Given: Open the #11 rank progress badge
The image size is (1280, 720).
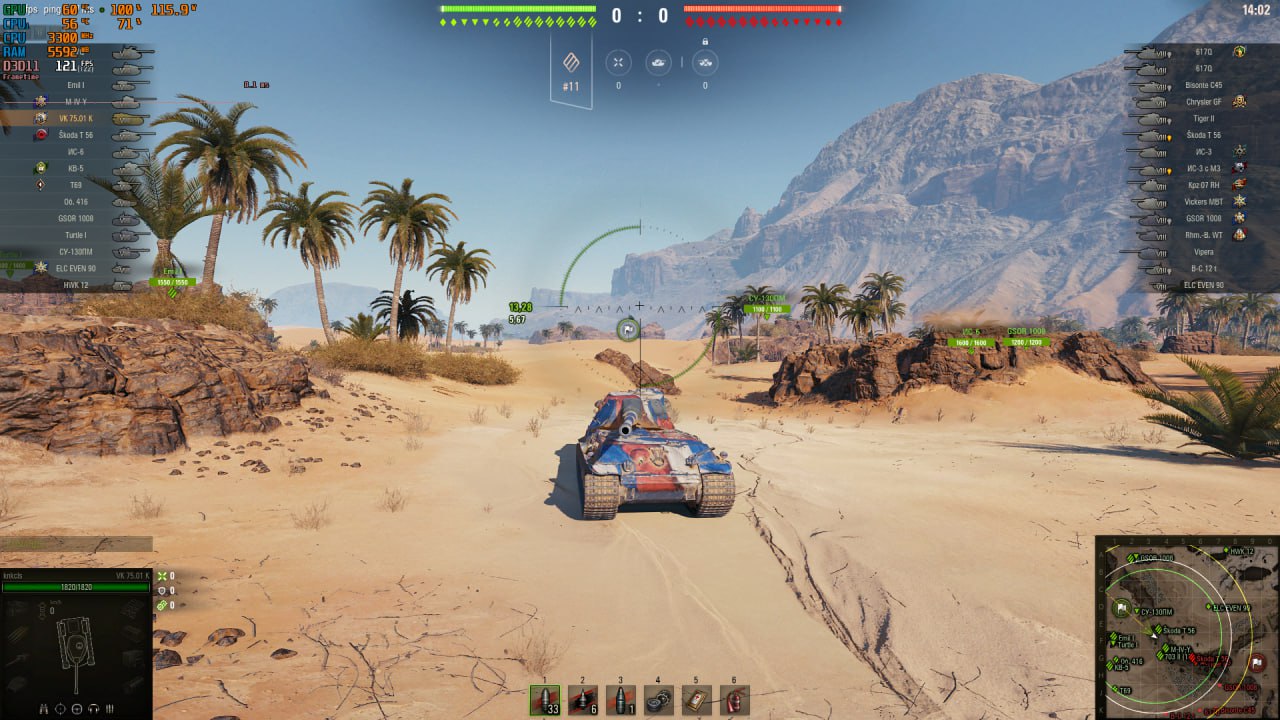Looking at the screenshot, I should (571, 70).
